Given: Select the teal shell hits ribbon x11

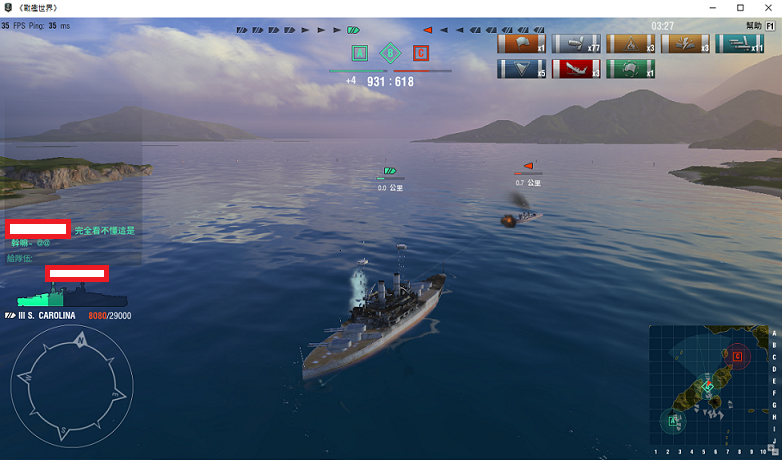Looking at the screenshot, I should pos(739,44).
